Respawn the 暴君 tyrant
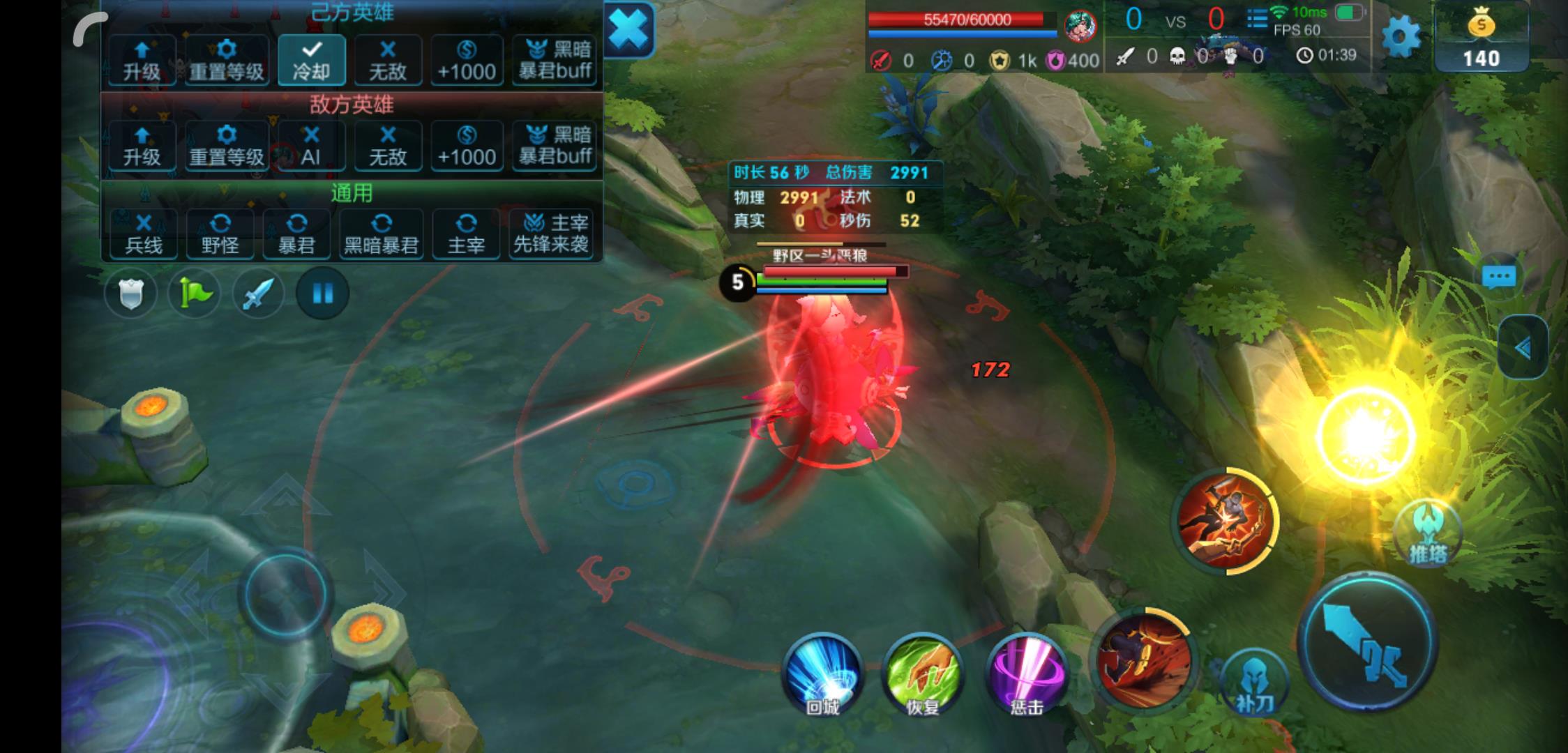Image resolution: width=1568 pixels, height=753 pixels. (296, 234)
